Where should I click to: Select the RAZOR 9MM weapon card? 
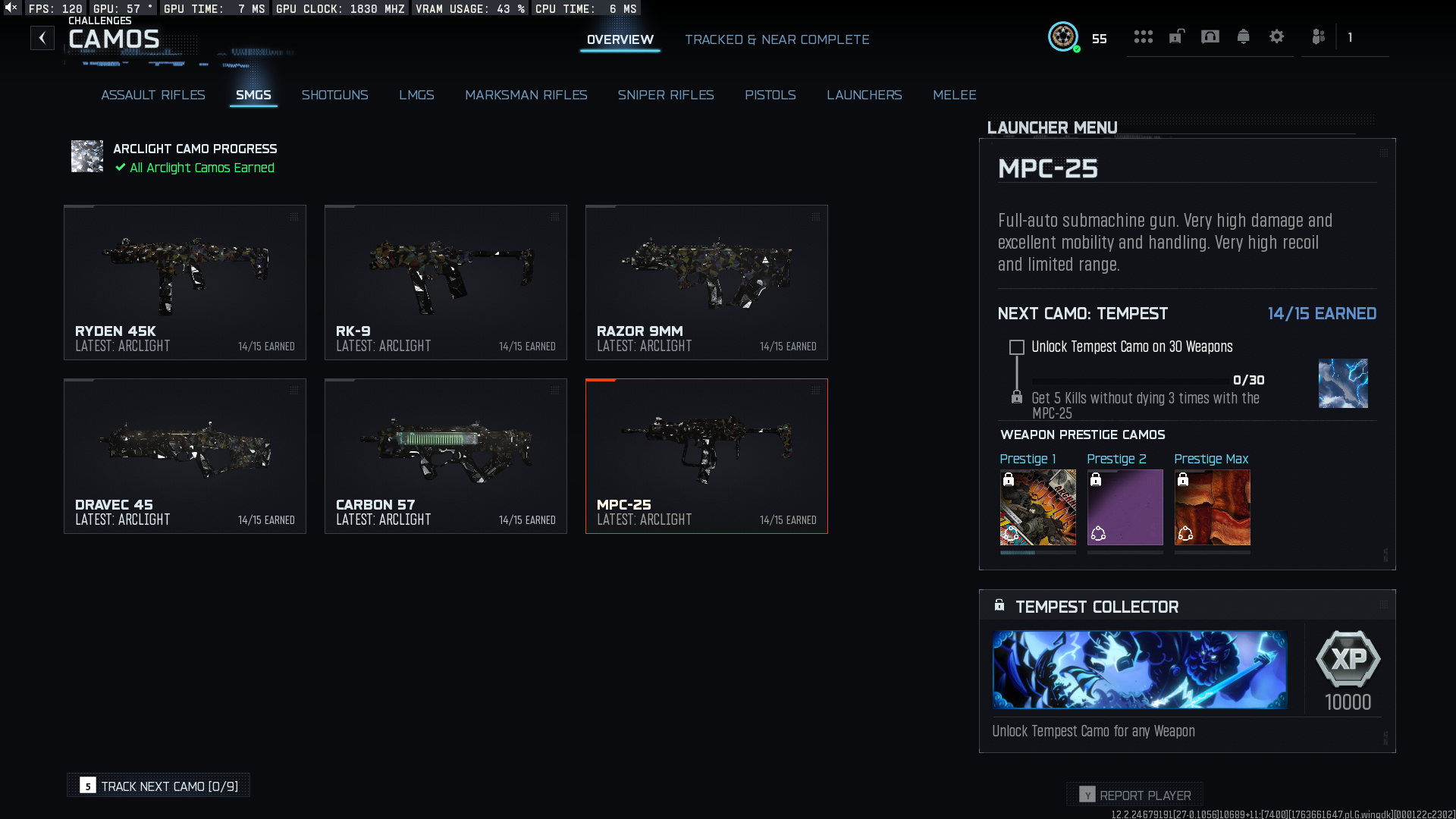706,282
